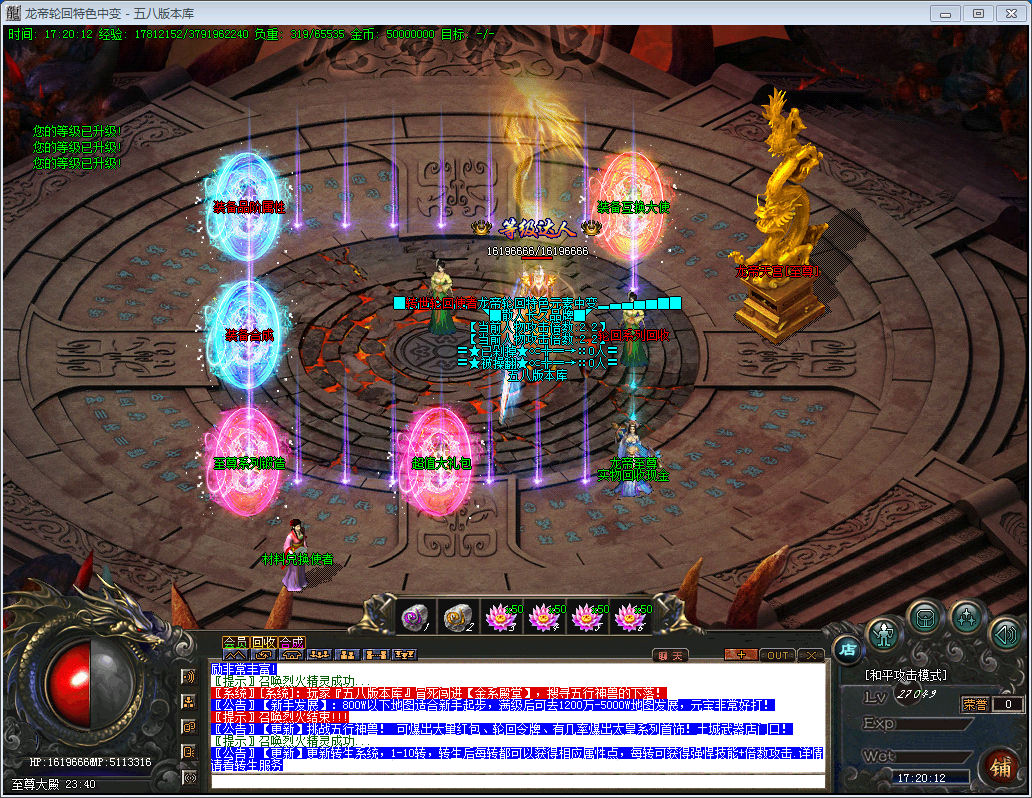1032x798 pixels.
Task: Open the character equipment panel icon
Action: 884,633
